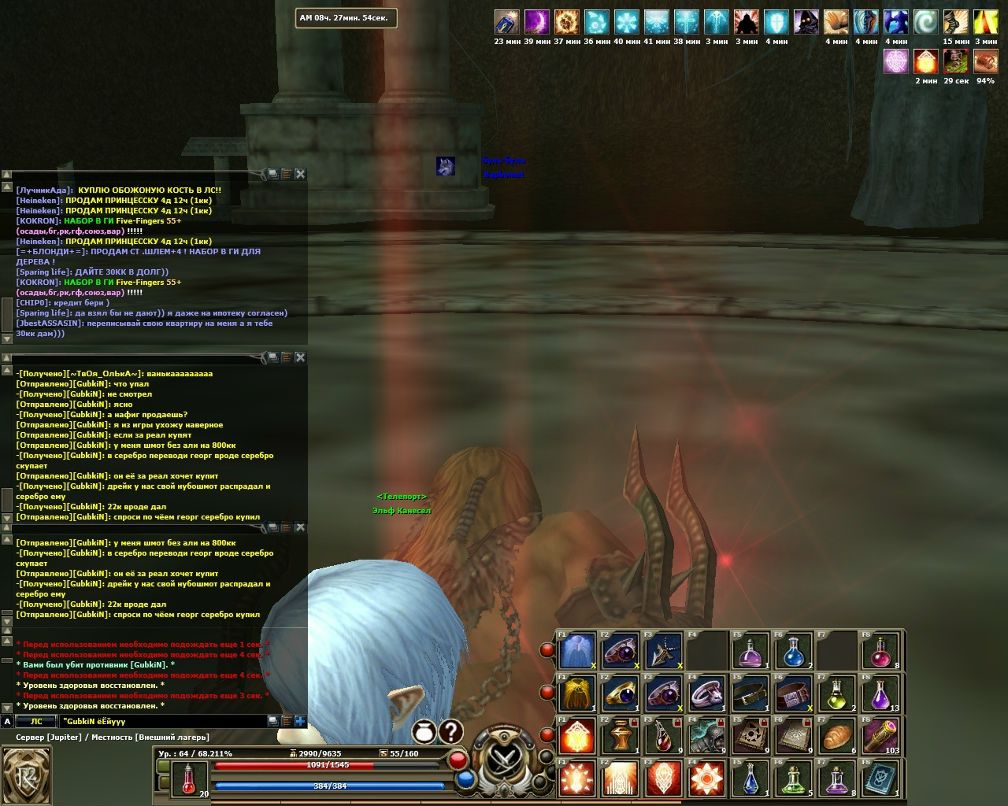
Task: Close the top chat window
Action: pos(300,174)
